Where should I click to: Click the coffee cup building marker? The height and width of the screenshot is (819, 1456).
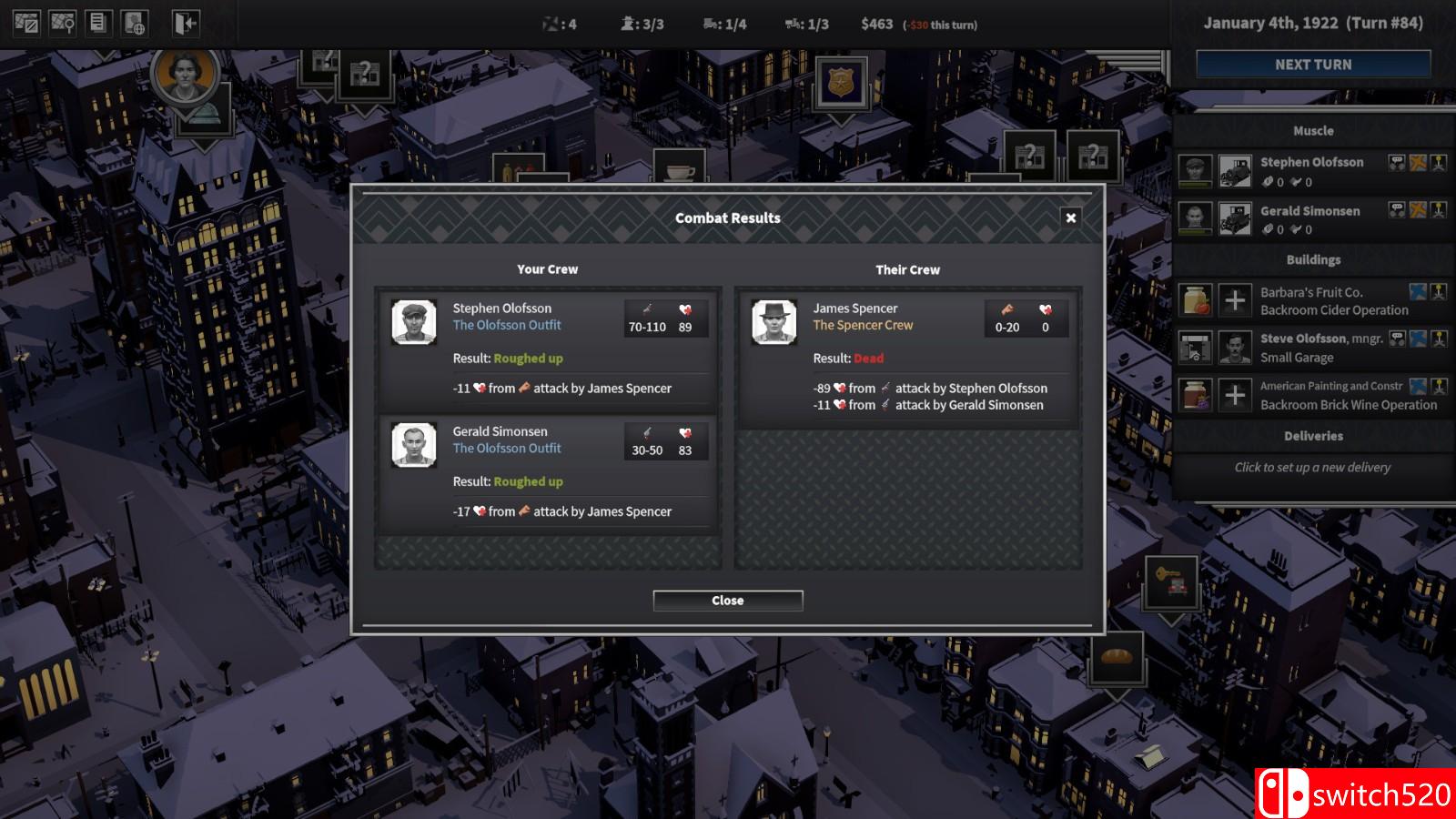click(680, 170)
